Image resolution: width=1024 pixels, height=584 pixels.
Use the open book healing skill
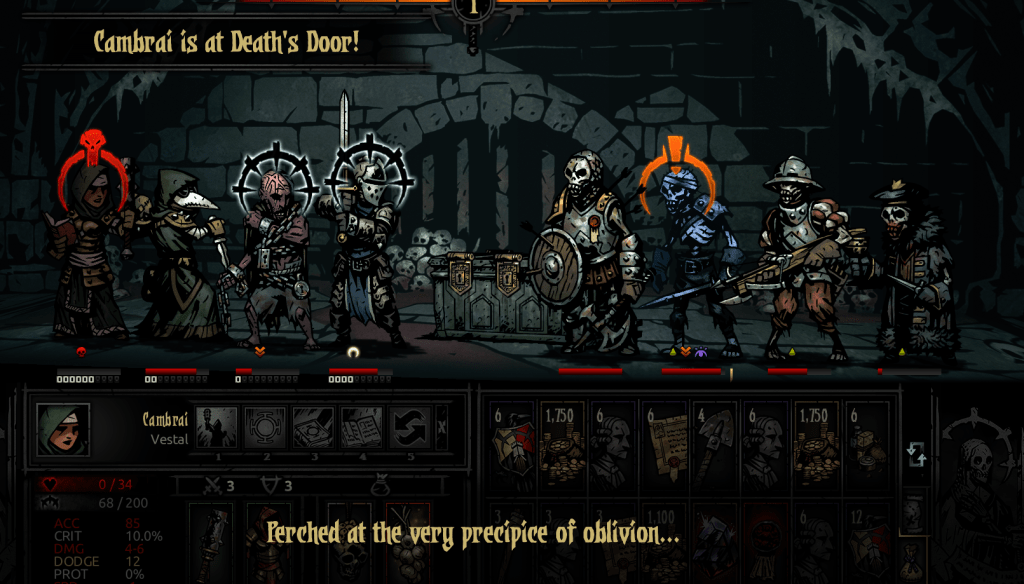pos(362,428)
